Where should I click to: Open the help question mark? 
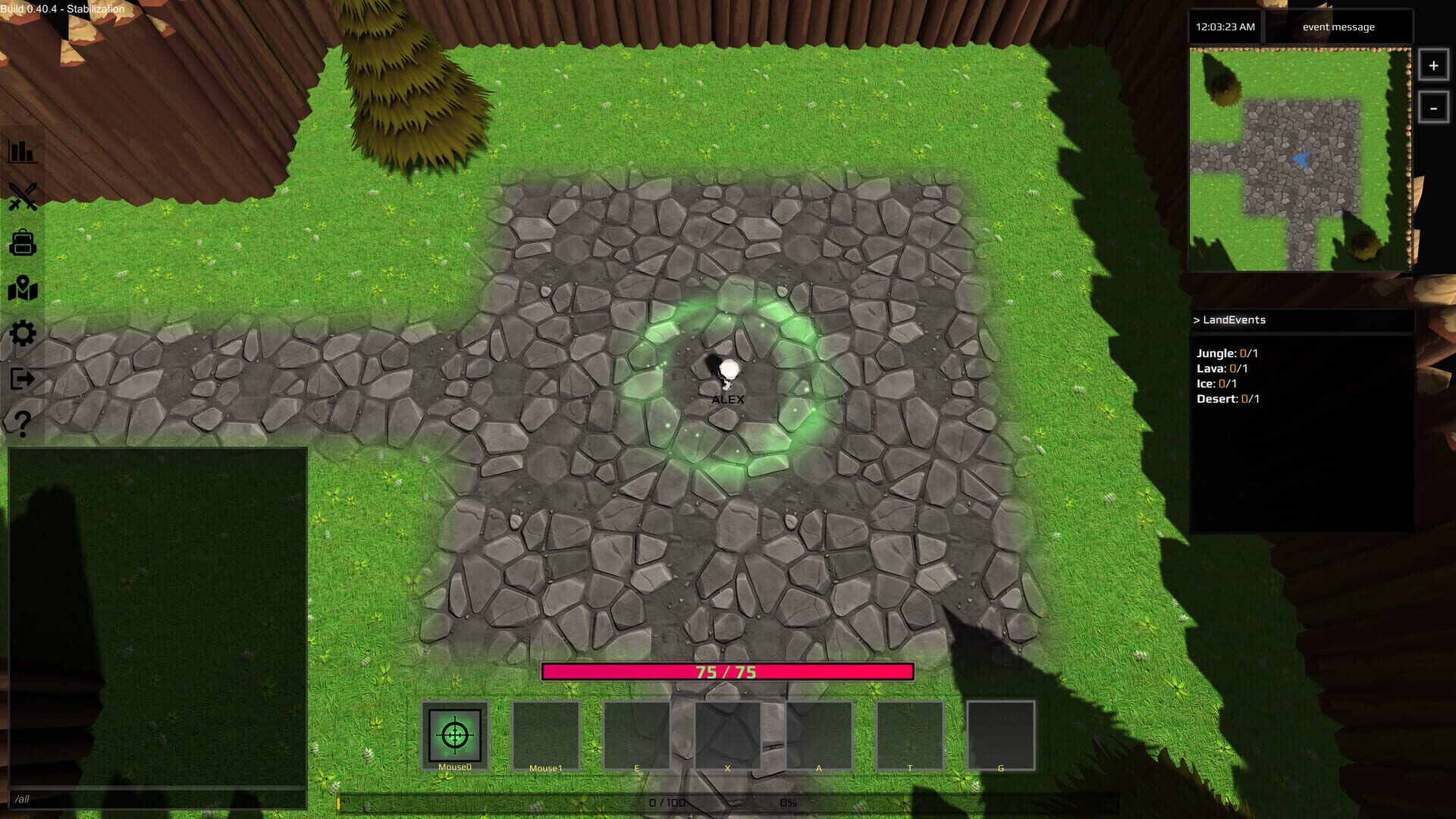[x=23, y=422]
